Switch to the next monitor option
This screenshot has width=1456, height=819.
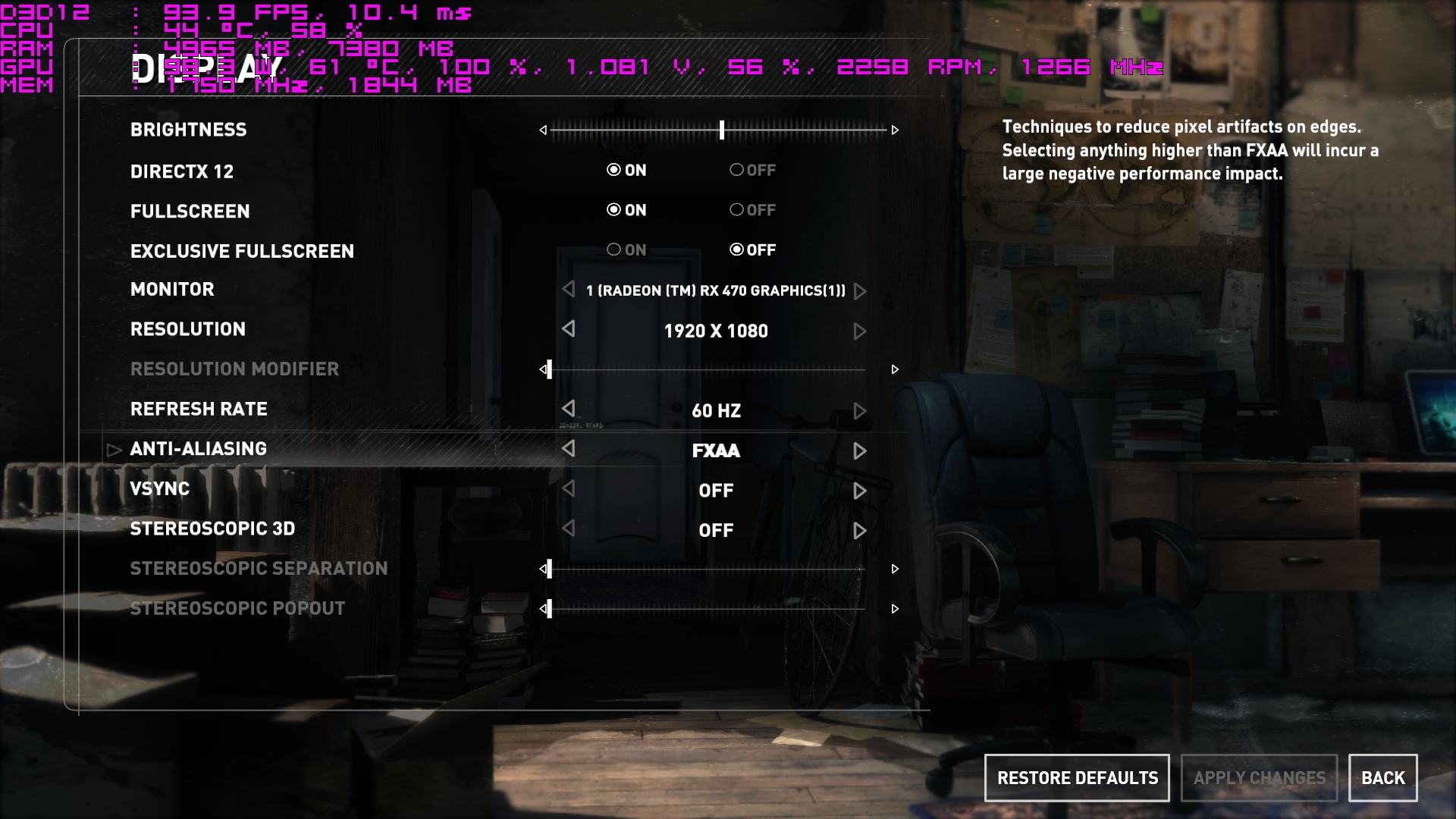859,291
